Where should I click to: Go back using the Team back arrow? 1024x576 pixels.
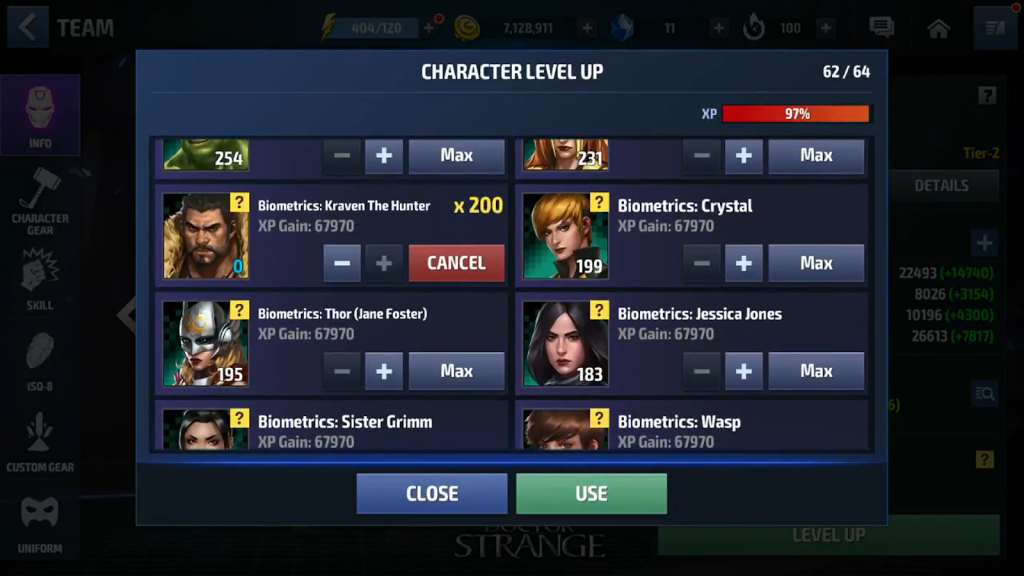tap(28, 28)
